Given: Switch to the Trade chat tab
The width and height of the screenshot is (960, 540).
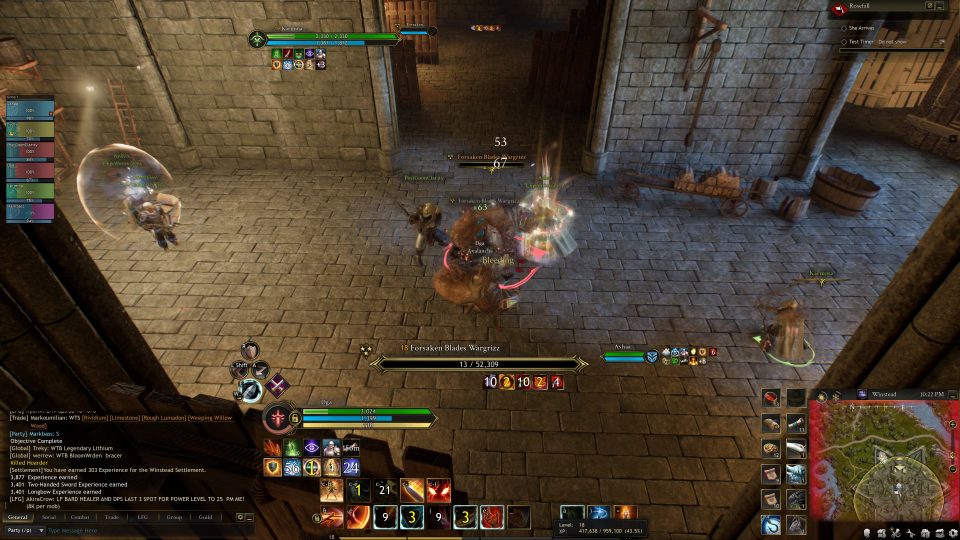Looking at the screenshot, I should tap(111, 517).
